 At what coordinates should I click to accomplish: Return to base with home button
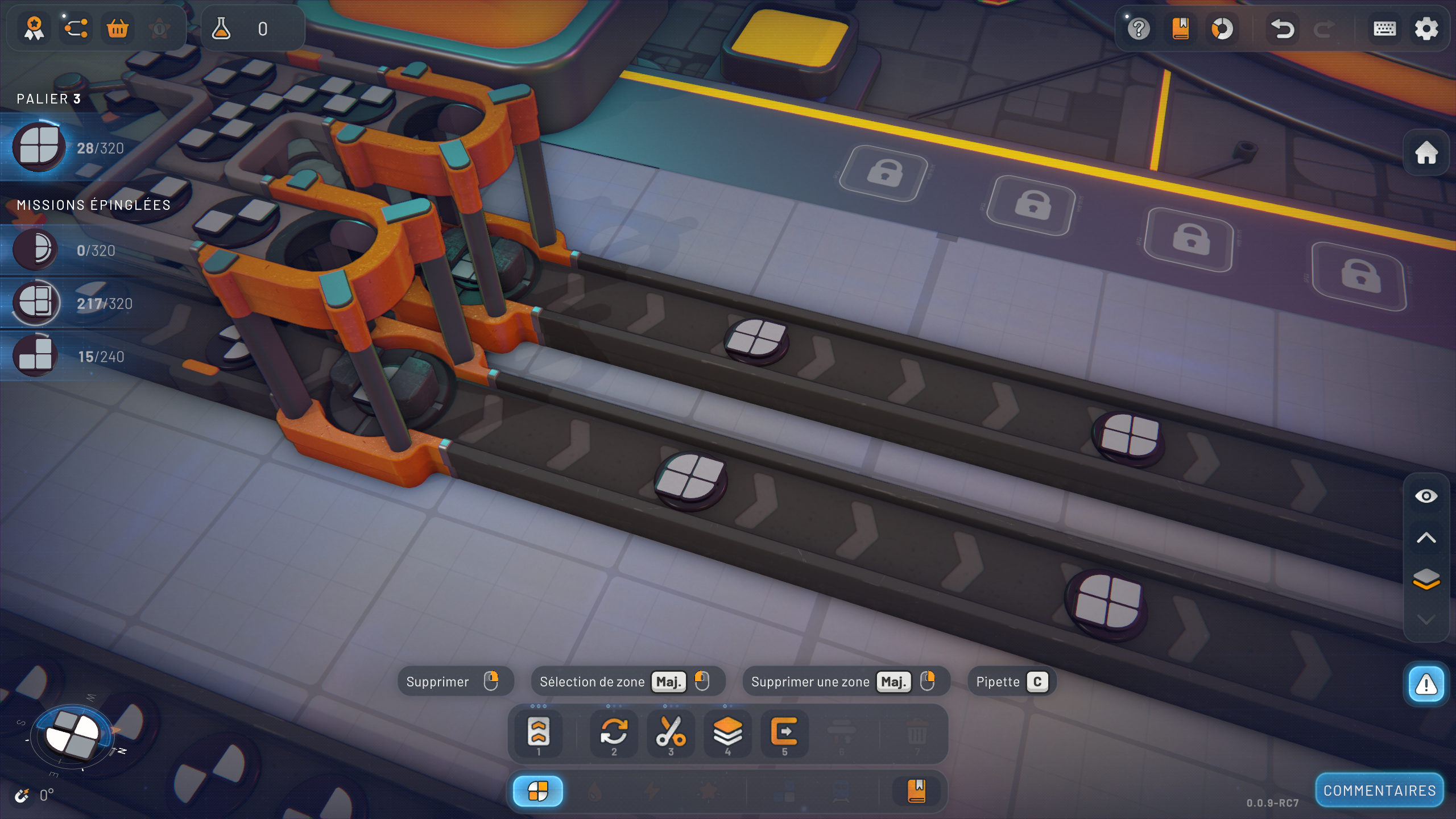tap(1426, 152)
